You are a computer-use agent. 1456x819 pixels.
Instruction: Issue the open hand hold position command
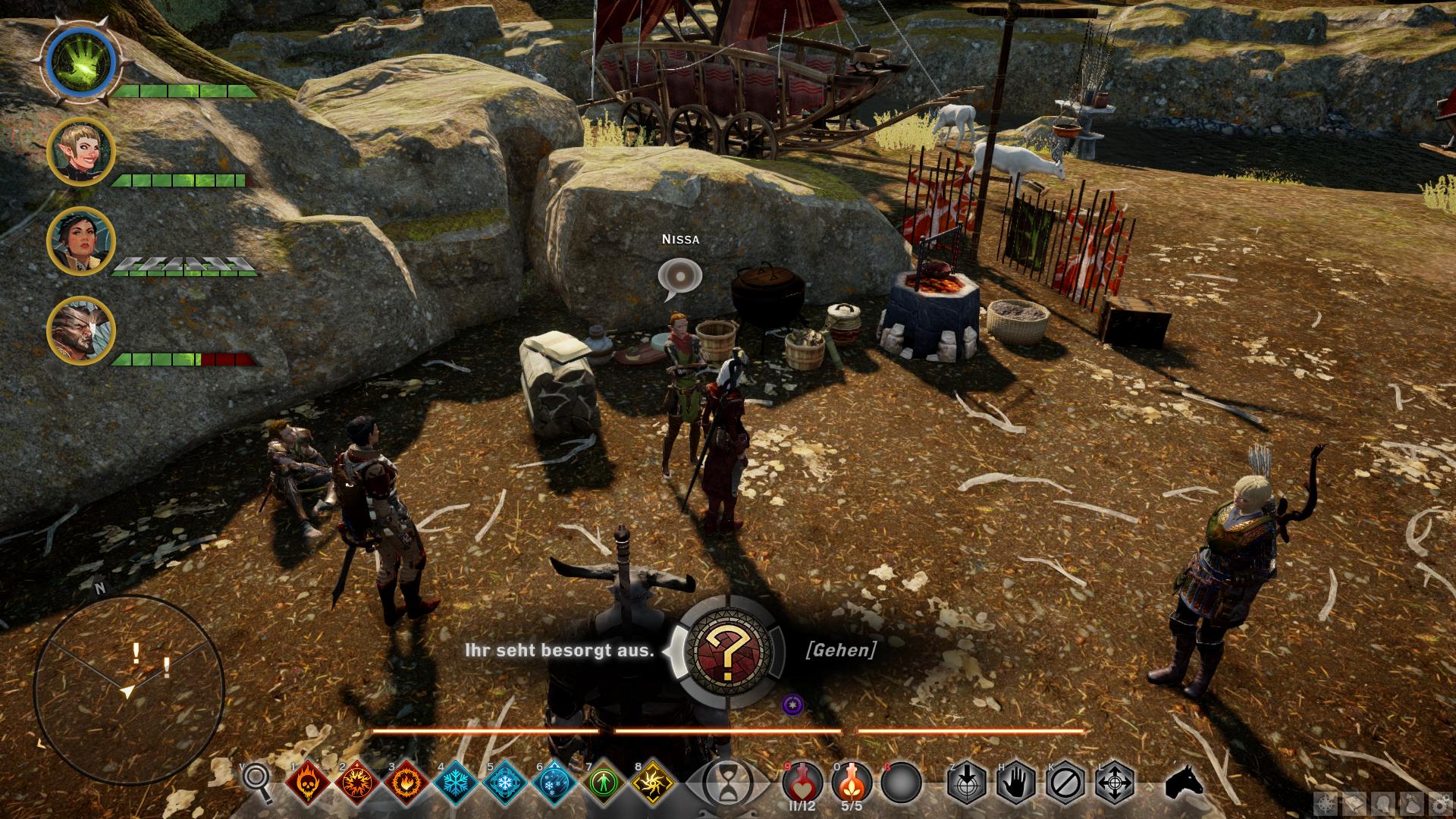click(1016, 782)
